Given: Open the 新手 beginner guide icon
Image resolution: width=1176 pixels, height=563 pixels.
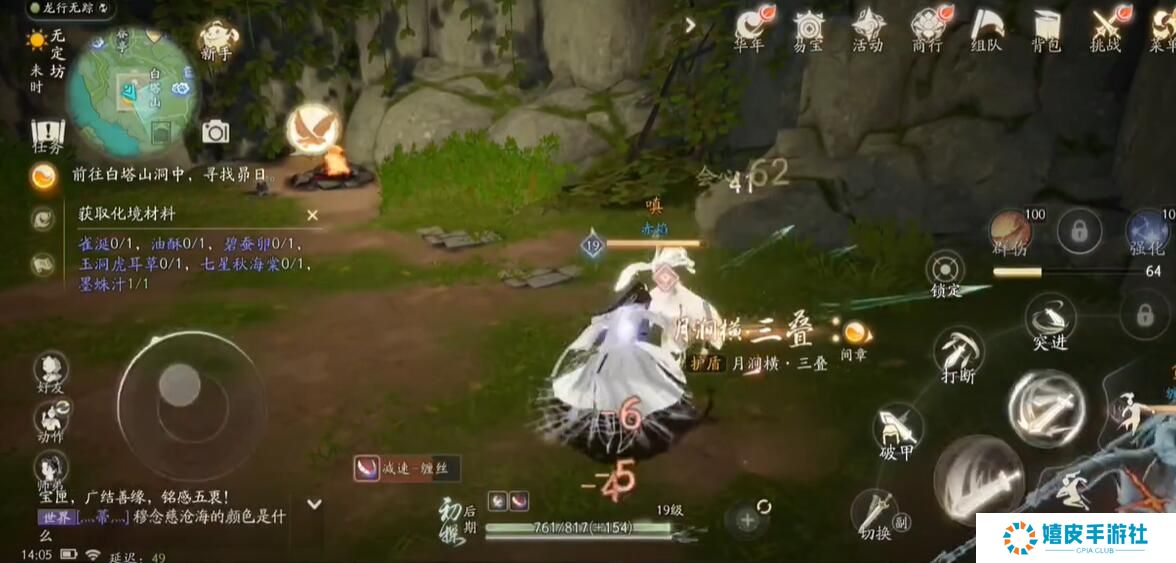Looking at the screenshot, I should (x=218, y=40).
